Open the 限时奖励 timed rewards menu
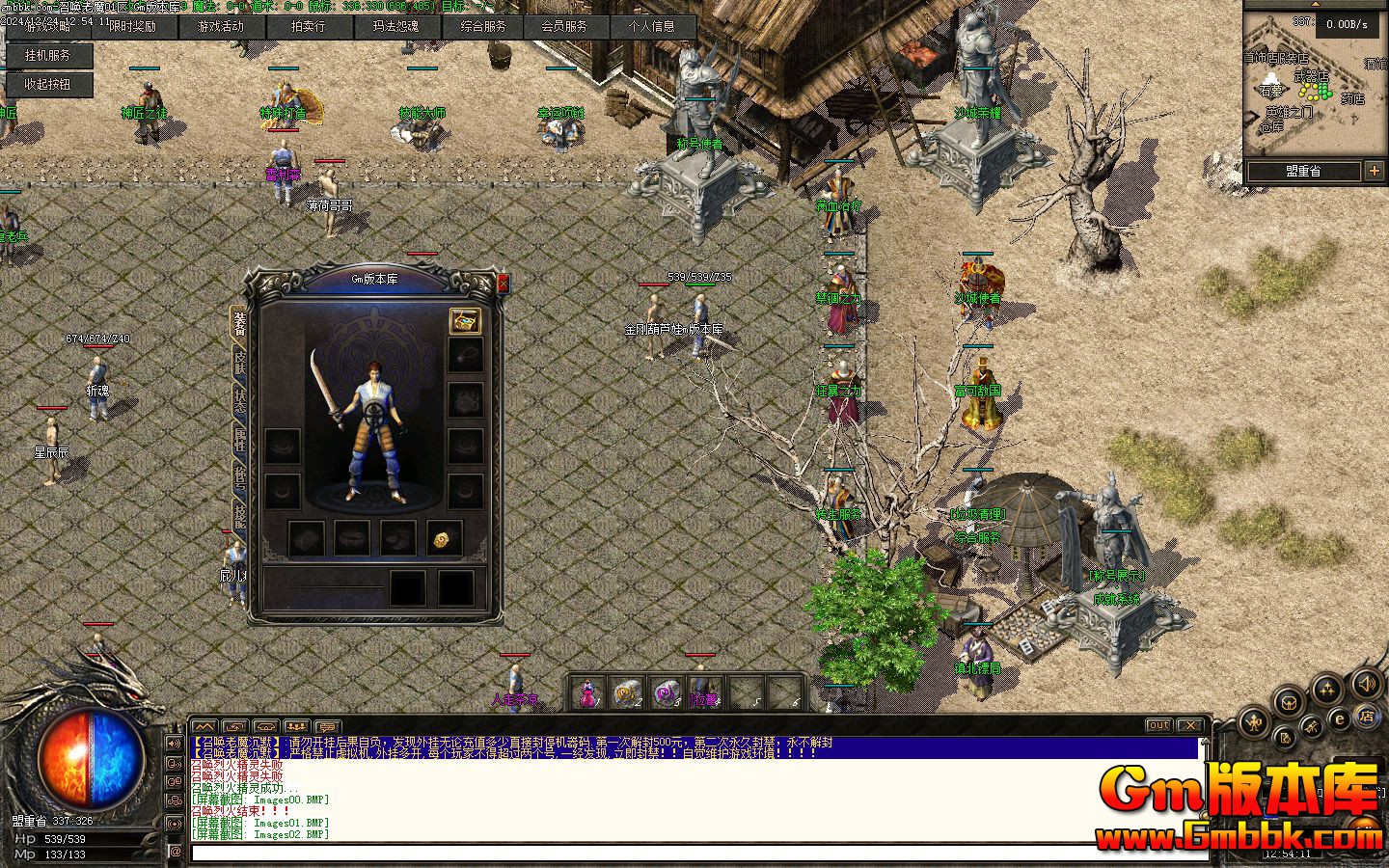This screenshot has height=868, width=1389. (132, 27)
